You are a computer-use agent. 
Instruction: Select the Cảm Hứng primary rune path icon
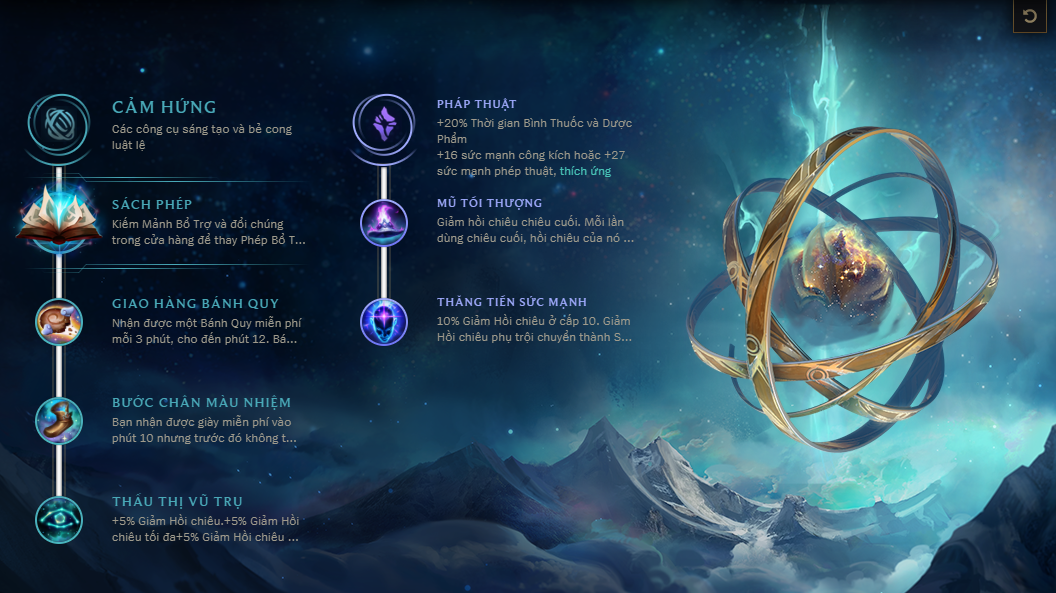point(59,126)
